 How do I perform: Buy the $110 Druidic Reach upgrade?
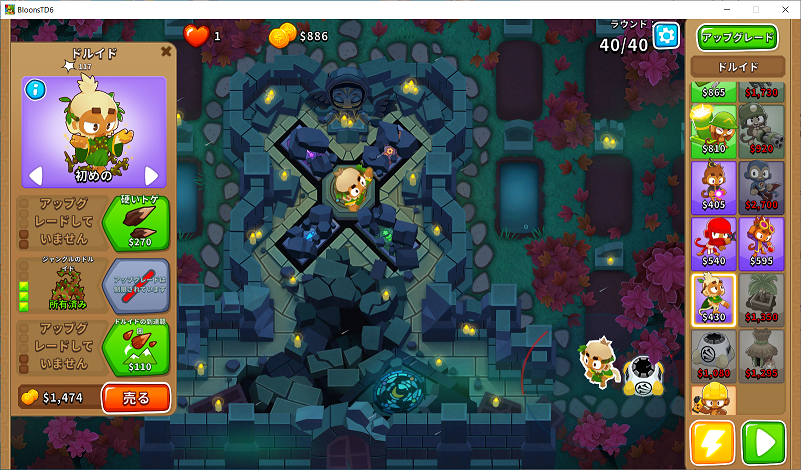135,348
